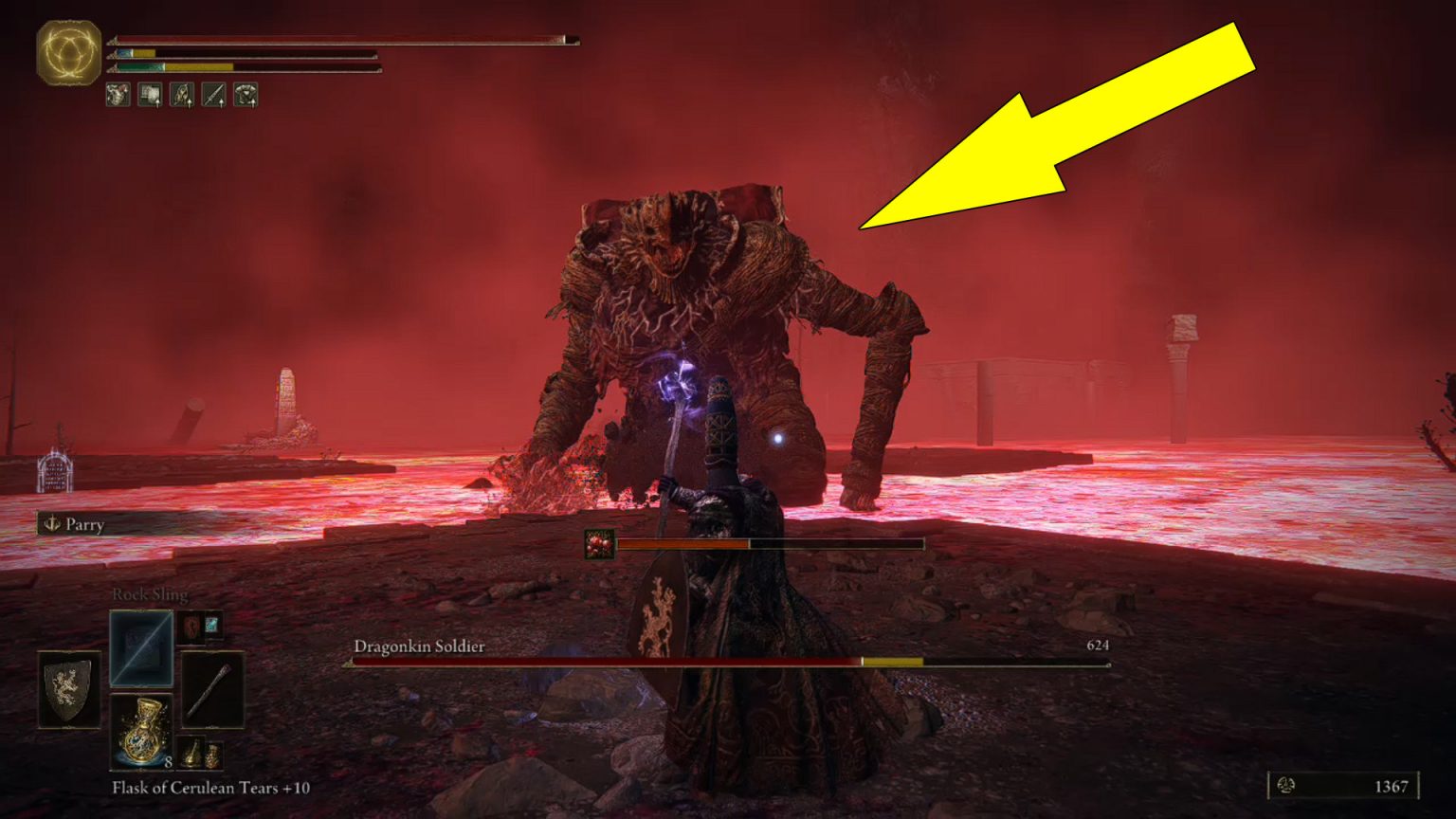Image resolution: width=1456 pixels, height=819 pixels.
Task: Open the Flask of Cerulean Tears slot
Action: click(142, 730)
